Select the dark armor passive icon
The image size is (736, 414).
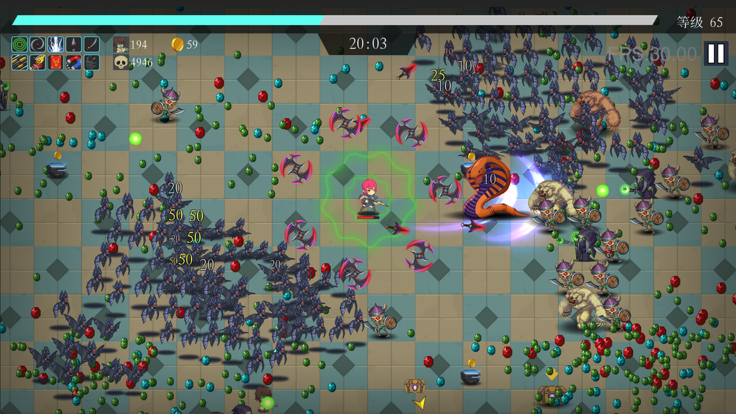click(x=91, y=63)
